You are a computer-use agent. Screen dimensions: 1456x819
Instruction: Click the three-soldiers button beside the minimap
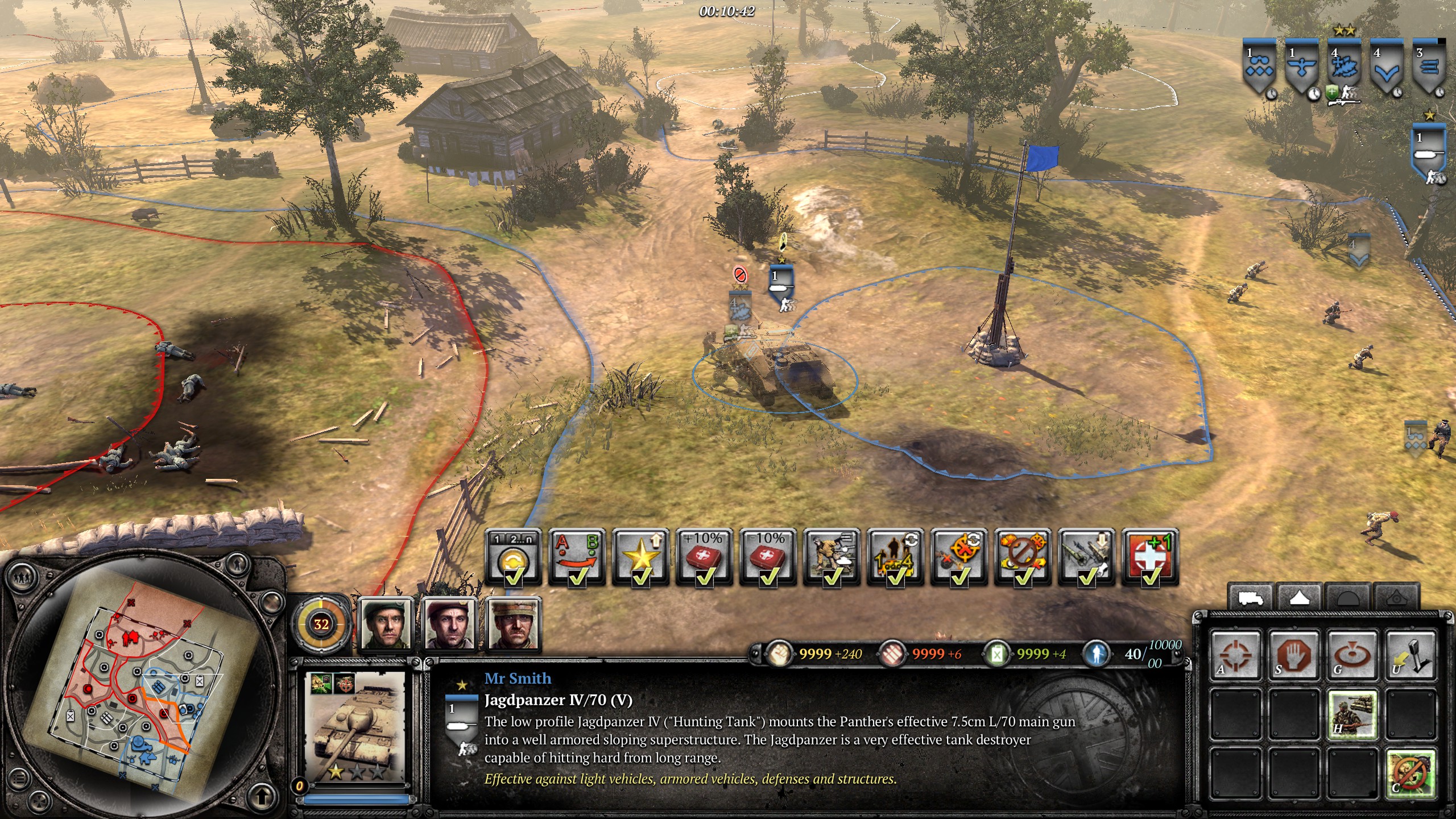(23, 577)
